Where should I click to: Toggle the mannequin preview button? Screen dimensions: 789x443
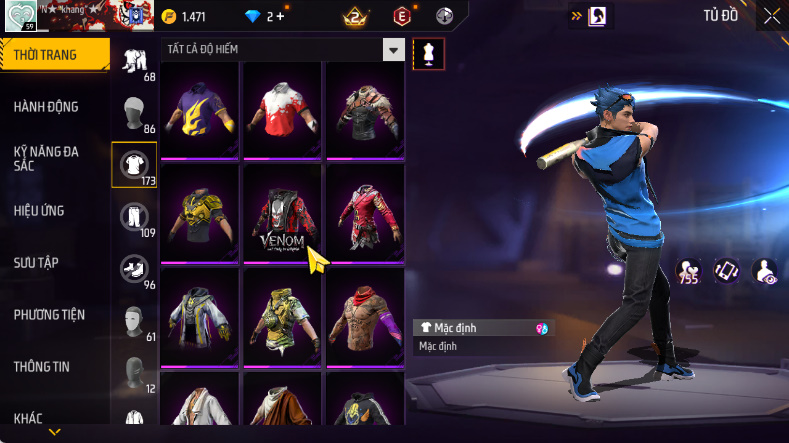pyautogui.click(x=429, y=54)
